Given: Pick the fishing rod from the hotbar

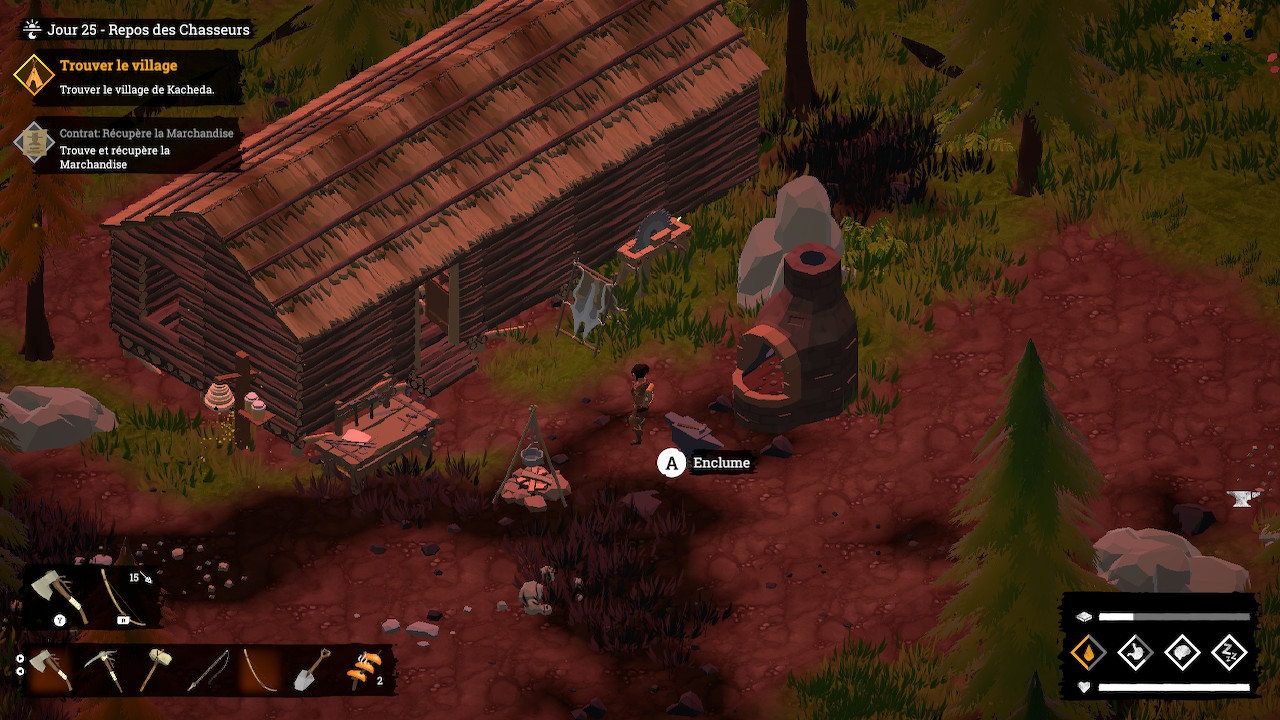Looking at the screenshot, I should (x=208, y=669).
